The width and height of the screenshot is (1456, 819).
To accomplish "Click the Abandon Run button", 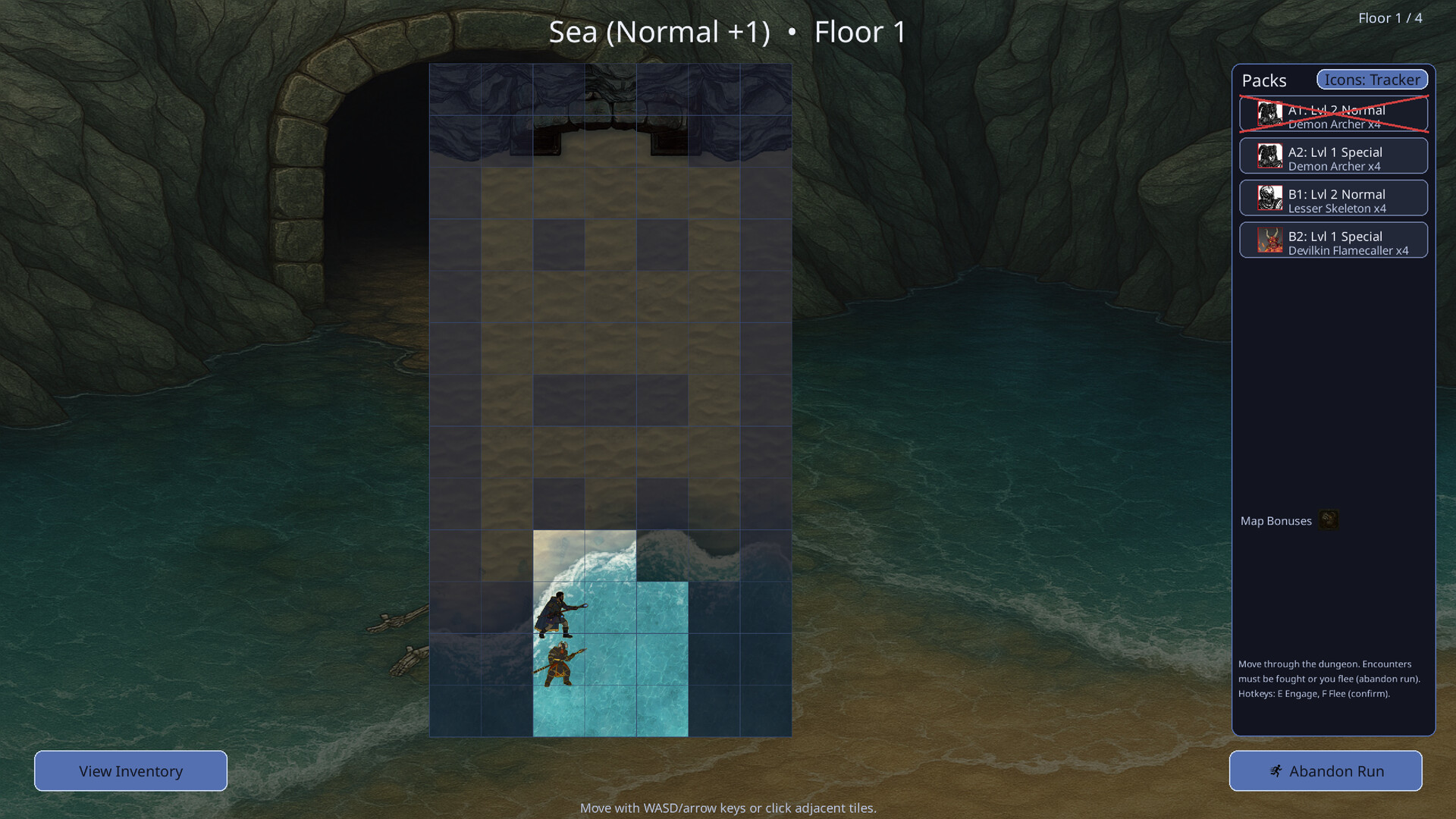I will click(x=1326, y=770).
